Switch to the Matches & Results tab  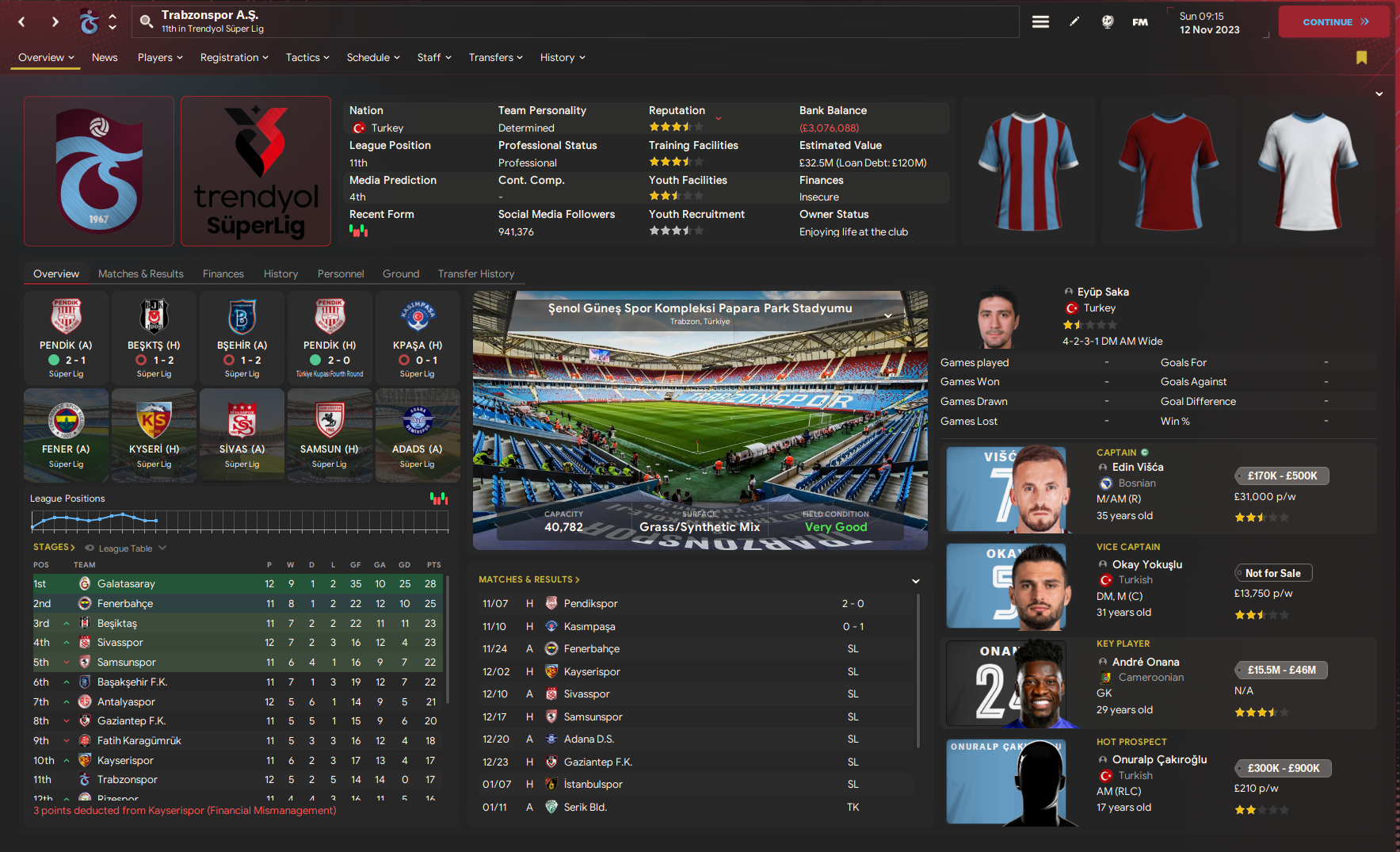(x=141, y=274)
